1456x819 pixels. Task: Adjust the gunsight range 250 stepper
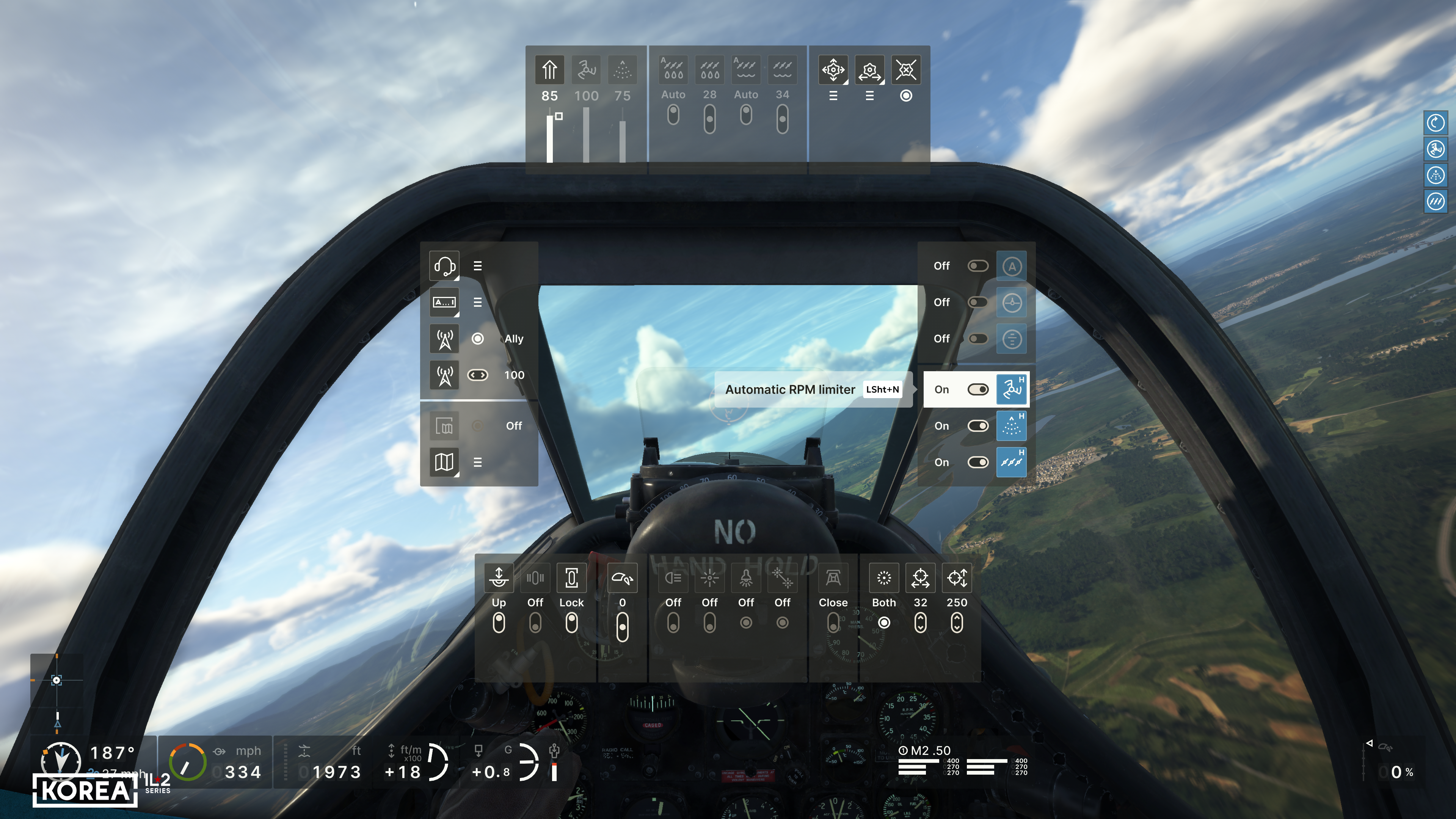[x=956, y=622]
